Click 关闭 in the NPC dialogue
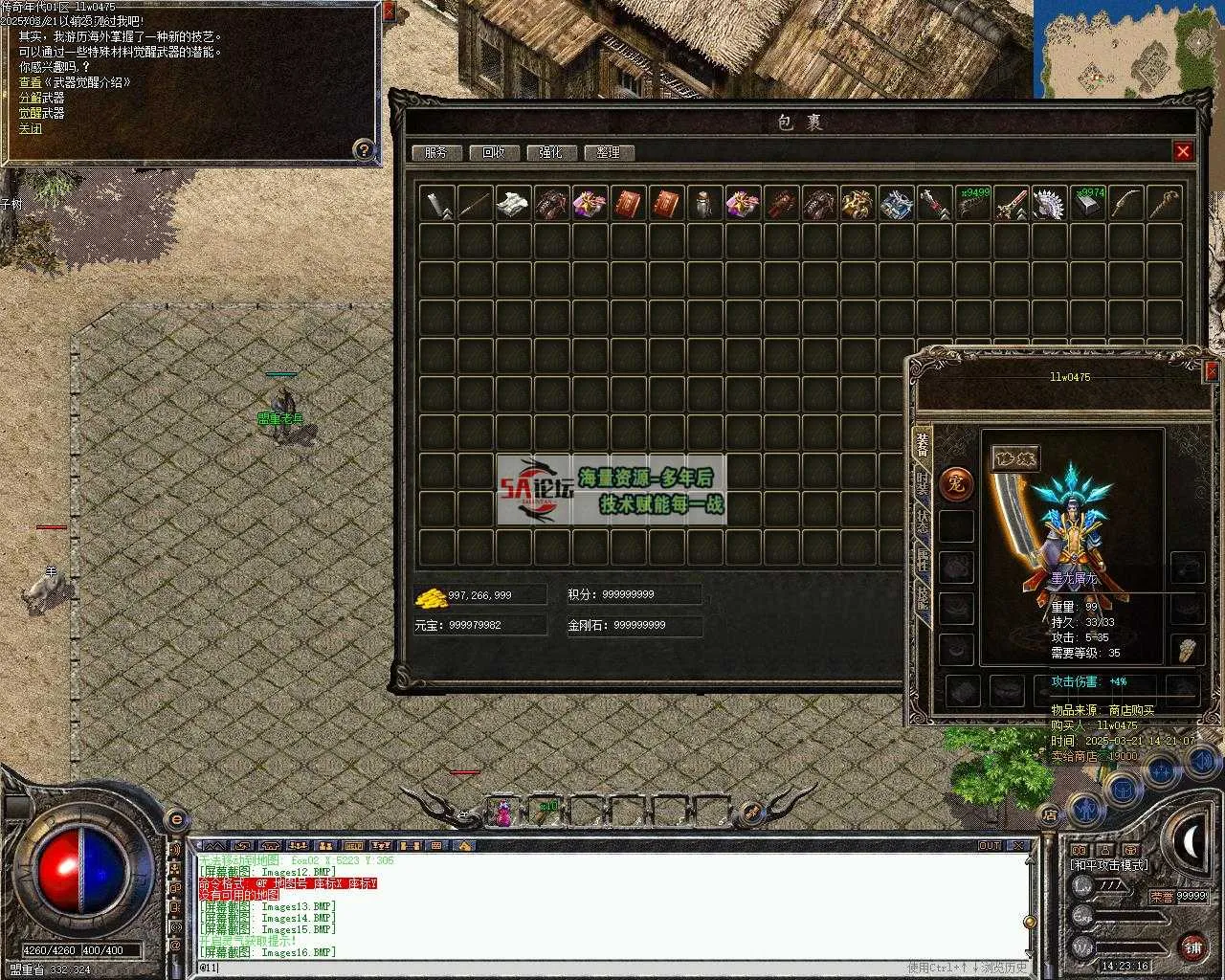 [x=31, y=128]
